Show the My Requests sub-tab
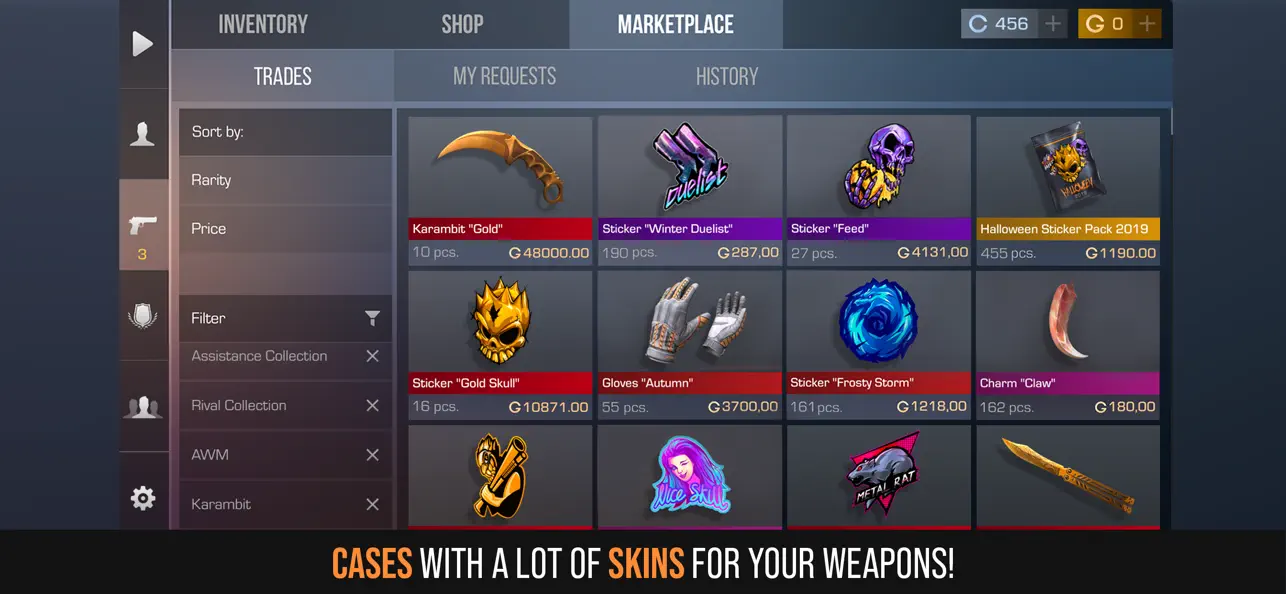The width and height of the screenshot is (1286, 594). pos(504,76)
